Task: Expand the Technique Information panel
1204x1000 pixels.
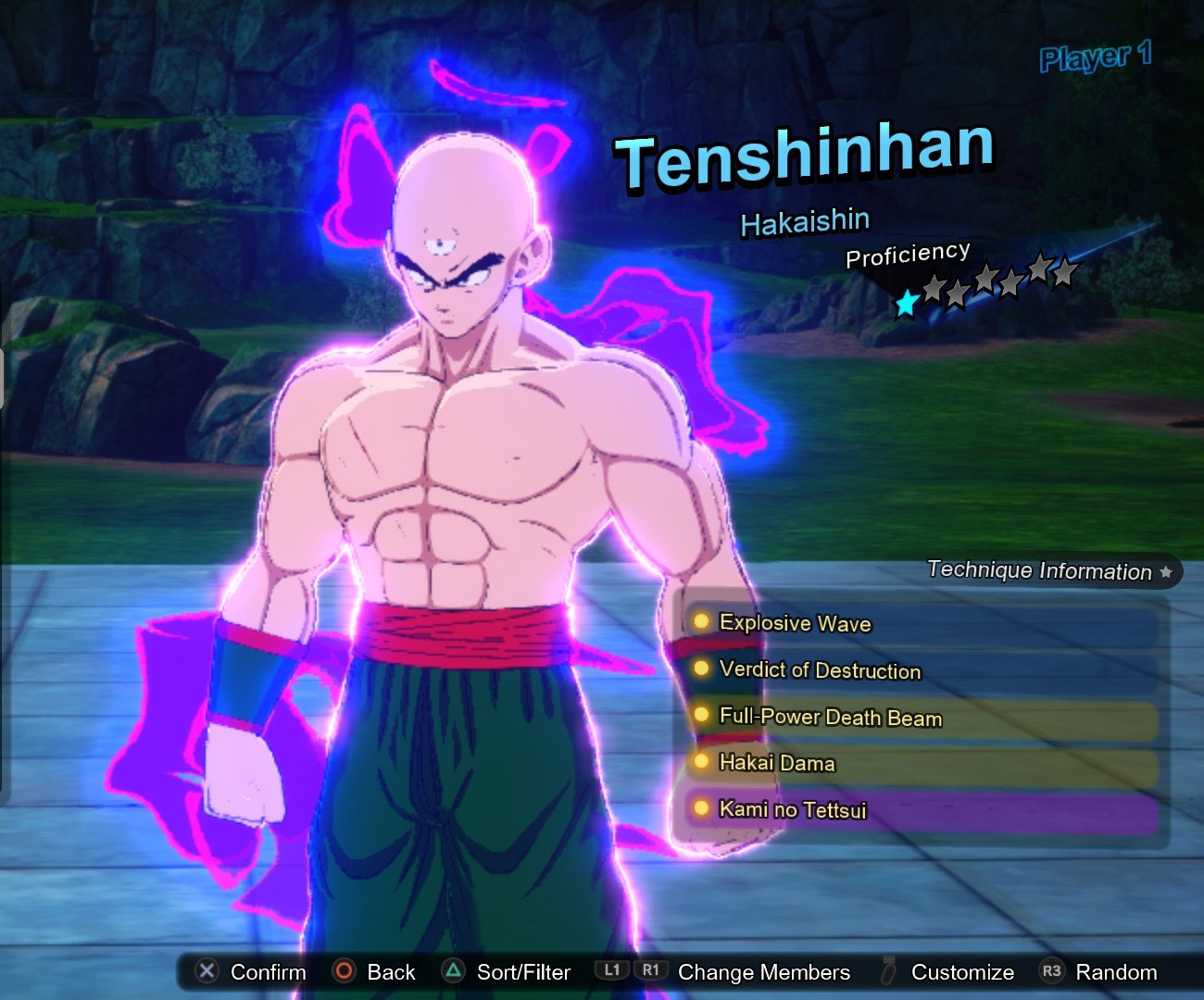Action: 1037,571
